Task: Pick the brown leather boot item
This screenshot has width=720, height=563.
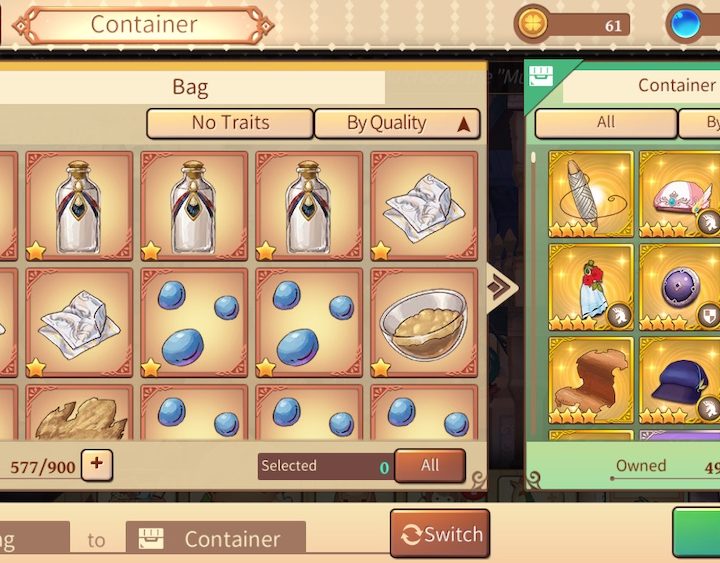Action: tap(590, 380)
